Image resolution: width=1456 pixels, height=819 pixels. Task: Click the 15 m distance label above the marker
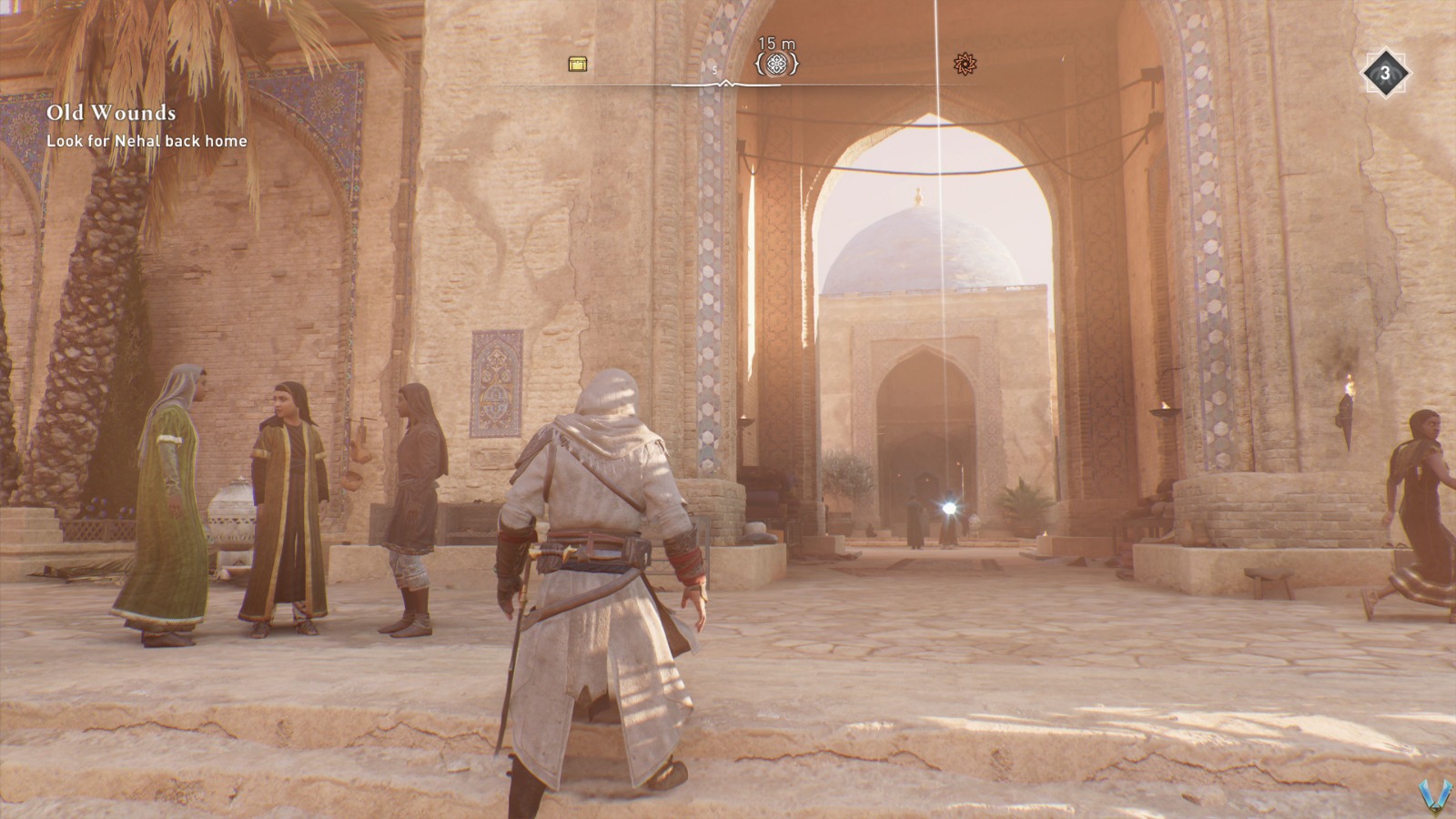pyautogui.click(x=778, y=41)
